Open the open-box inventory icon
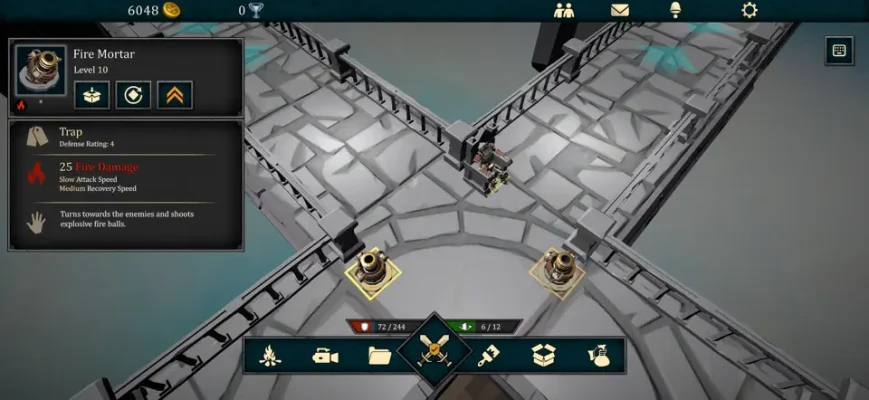869x400 pixels. point(543,355)
